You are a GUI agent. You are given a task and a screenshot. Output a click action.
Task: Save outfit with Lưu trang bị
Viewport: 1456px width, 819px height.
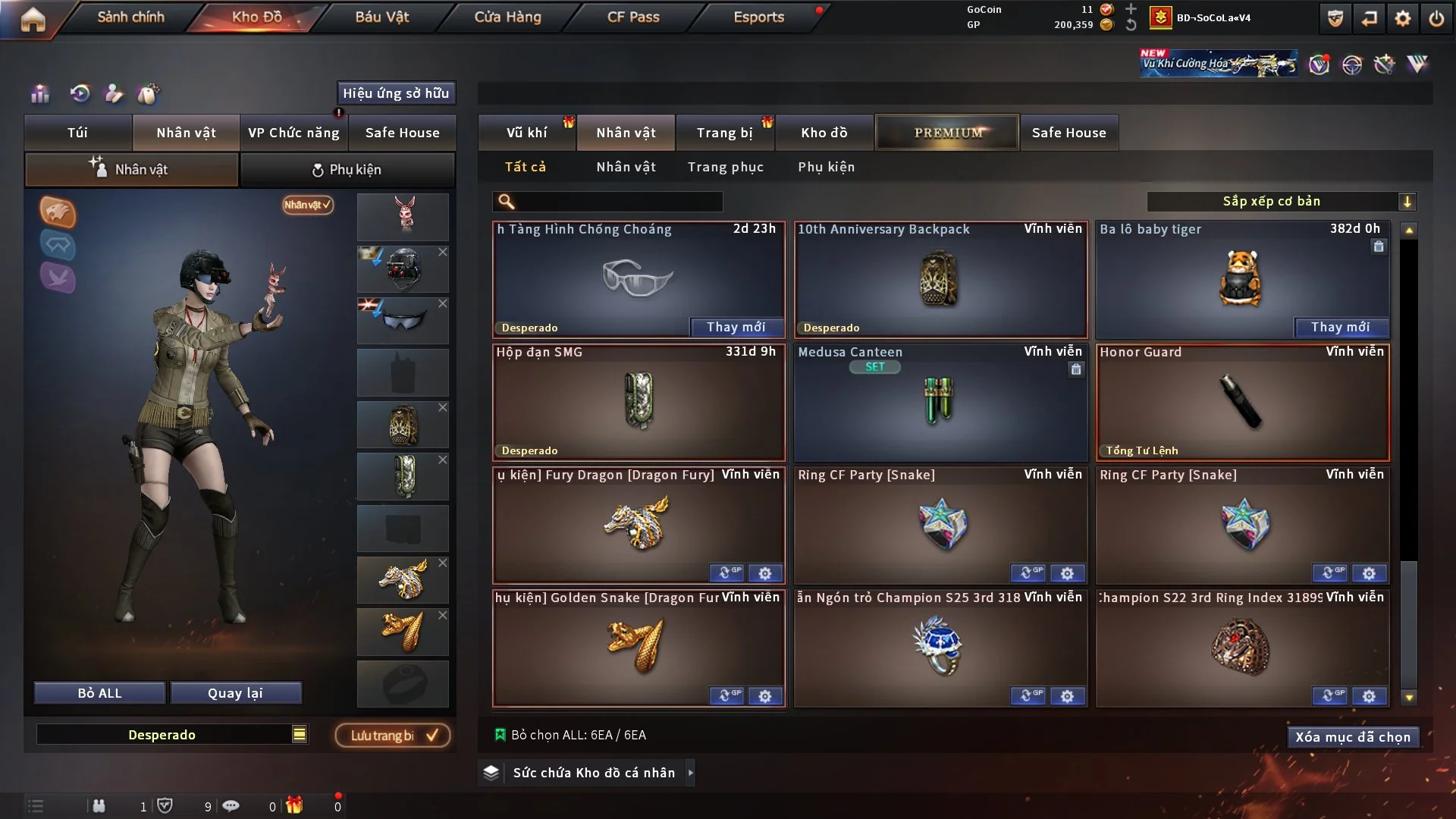[x=393, y=736]
